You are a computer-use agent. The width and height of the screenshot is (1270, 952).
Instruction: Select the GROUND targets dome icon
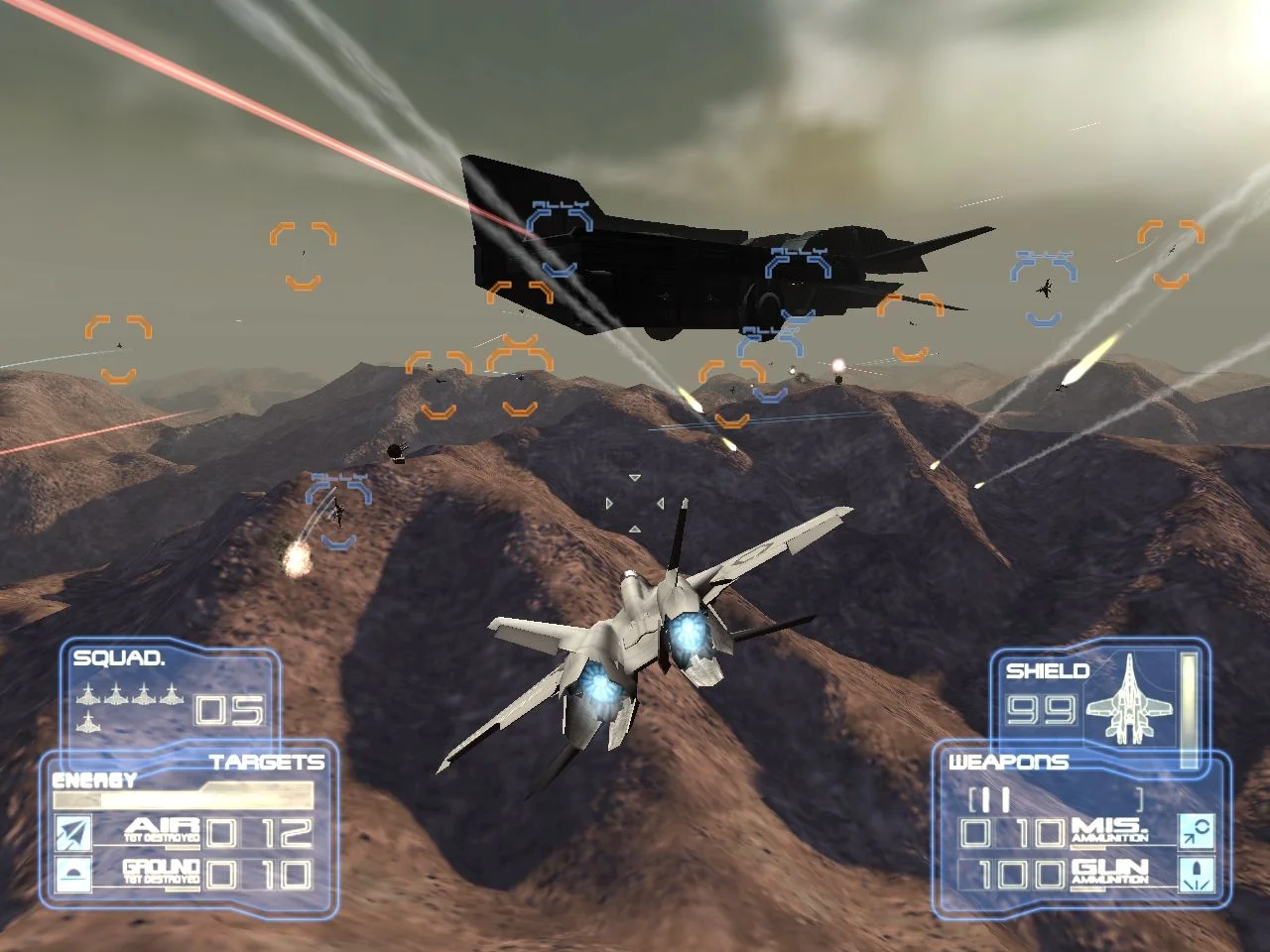click(73, 874)
